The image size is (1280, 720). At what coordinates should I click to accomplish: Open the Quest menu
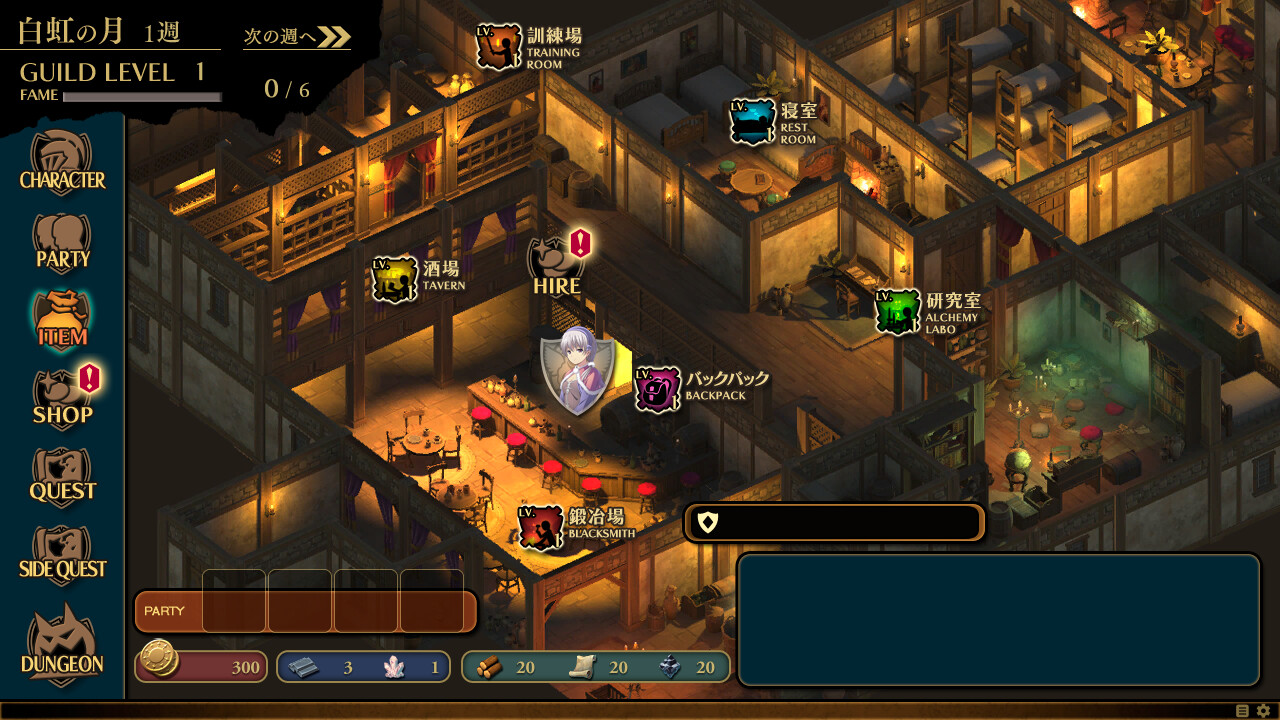pos(62,477)
